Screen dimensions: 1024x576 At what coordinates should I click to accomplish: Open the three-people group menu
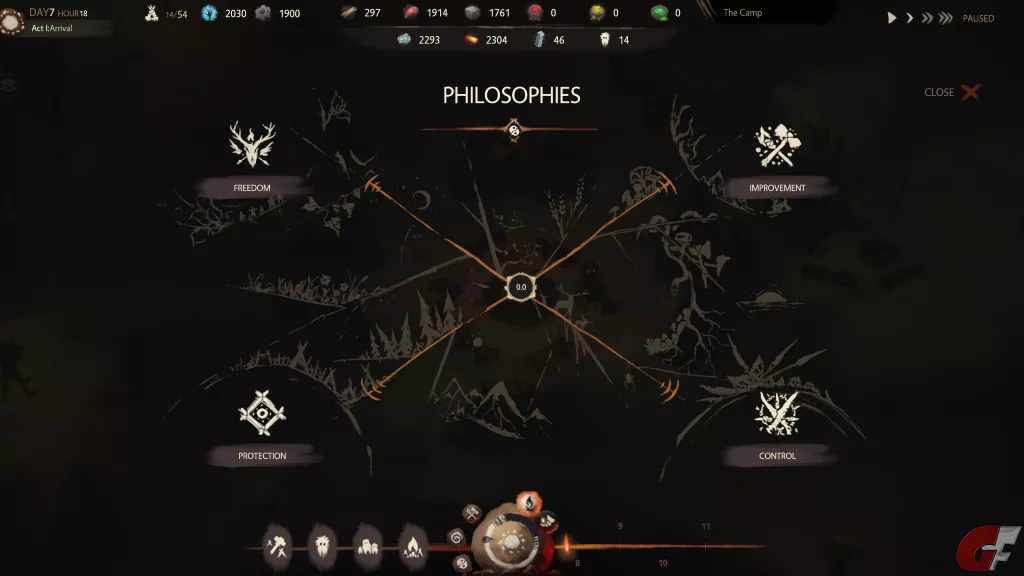(x=368, y=545)
